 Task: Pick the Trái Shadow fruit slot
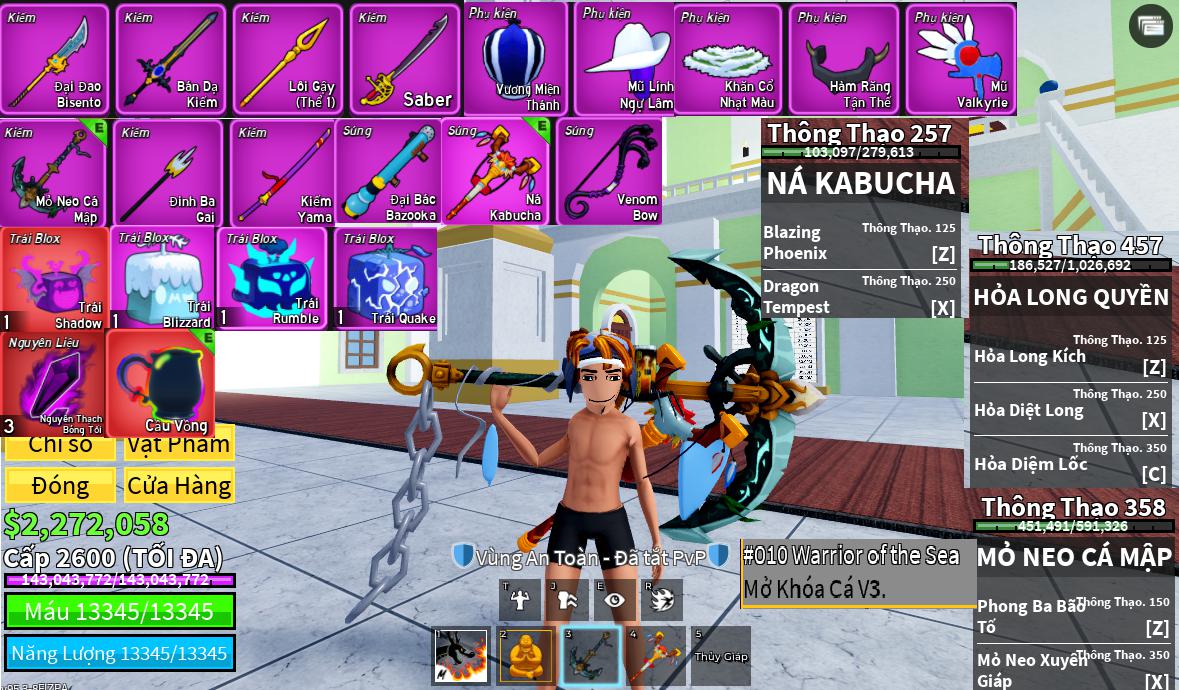click(54, 279)
